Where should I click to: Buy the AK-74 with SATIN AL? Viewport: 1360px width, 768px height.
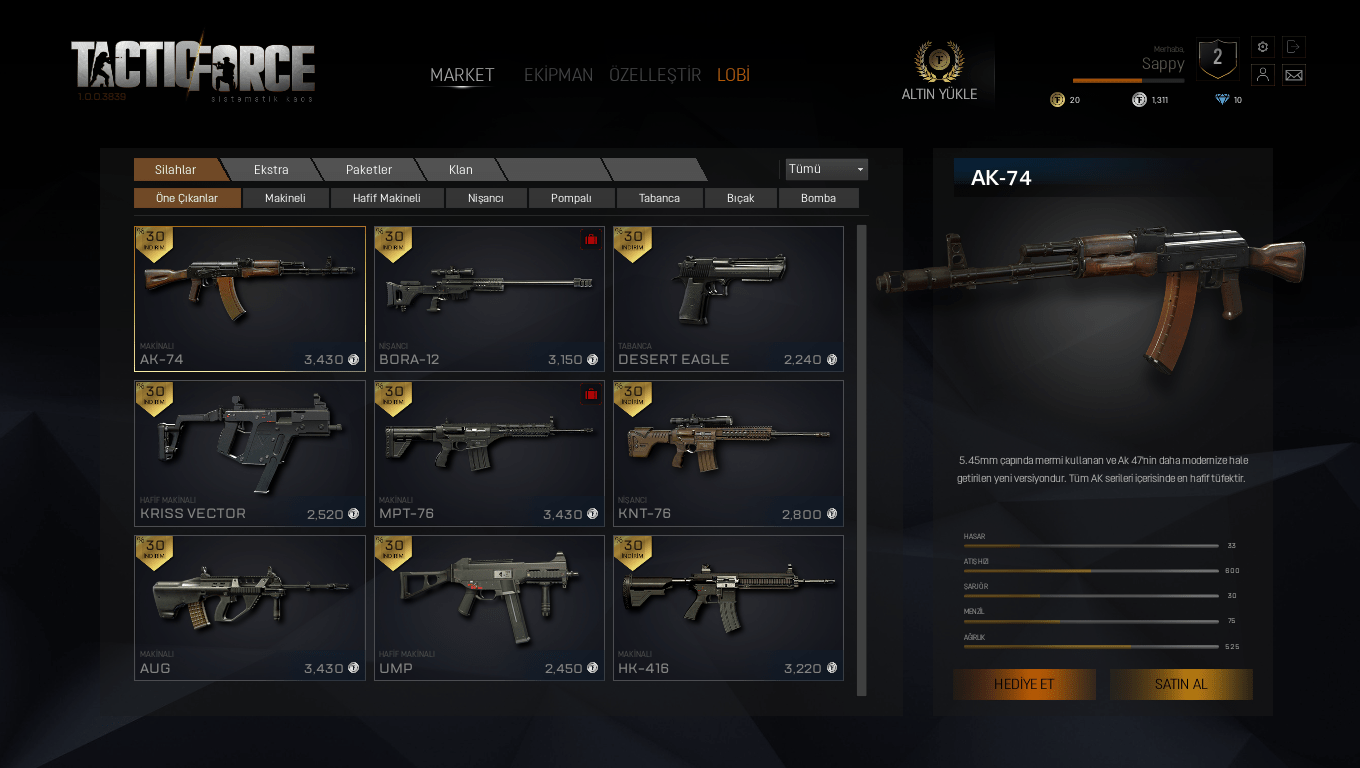[x=1181, y=684]
